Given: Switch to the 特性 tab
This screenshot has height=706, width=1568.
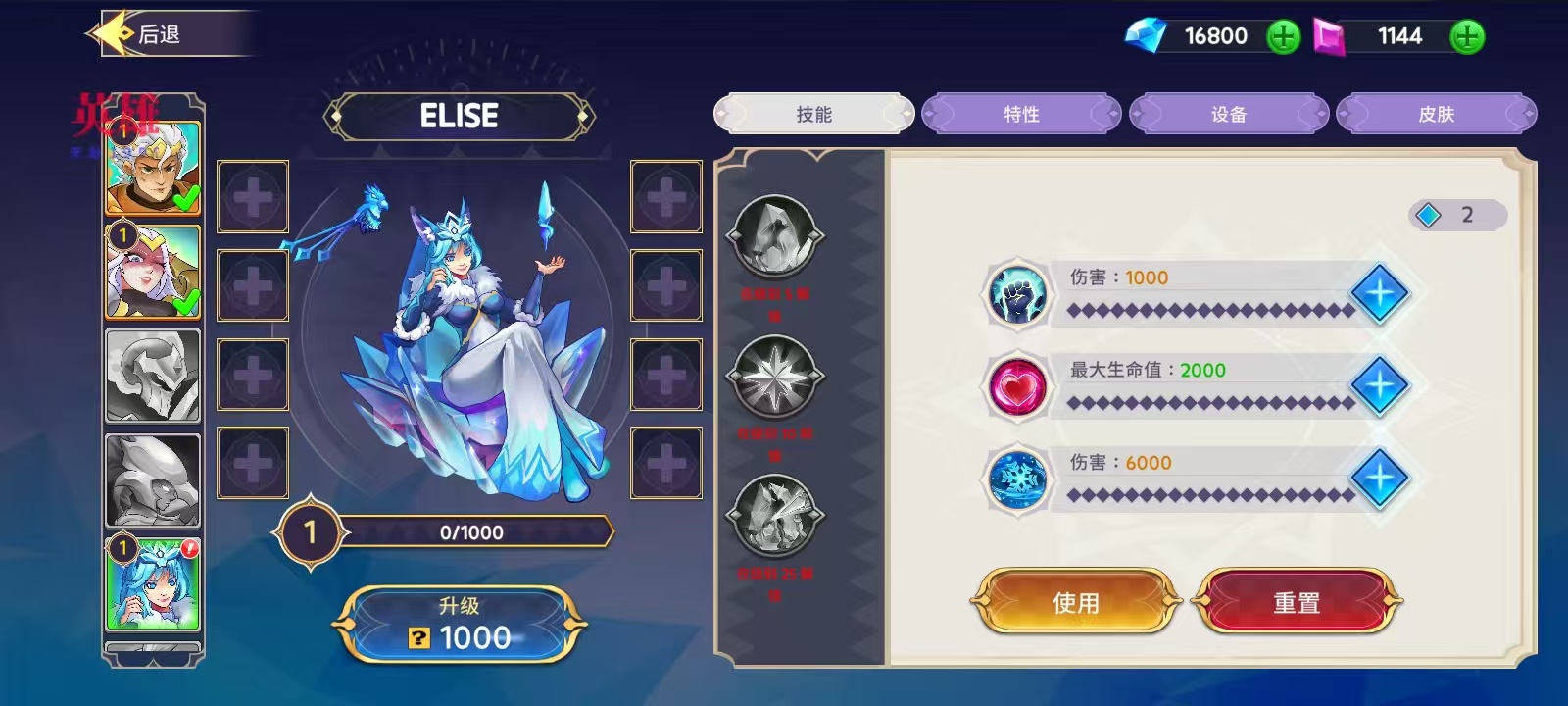Looking at the screenshot, I should pos(1021,114).
